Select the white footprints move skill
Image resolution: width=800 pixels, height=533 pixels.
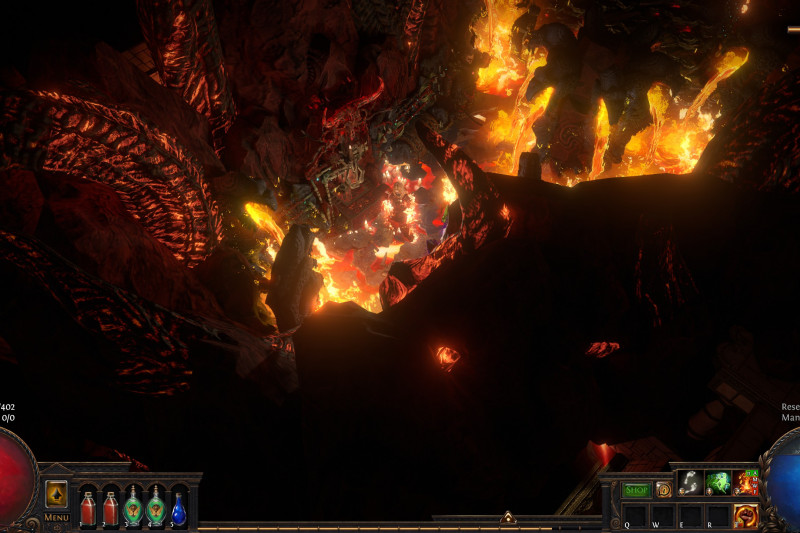tap(690, 483)
